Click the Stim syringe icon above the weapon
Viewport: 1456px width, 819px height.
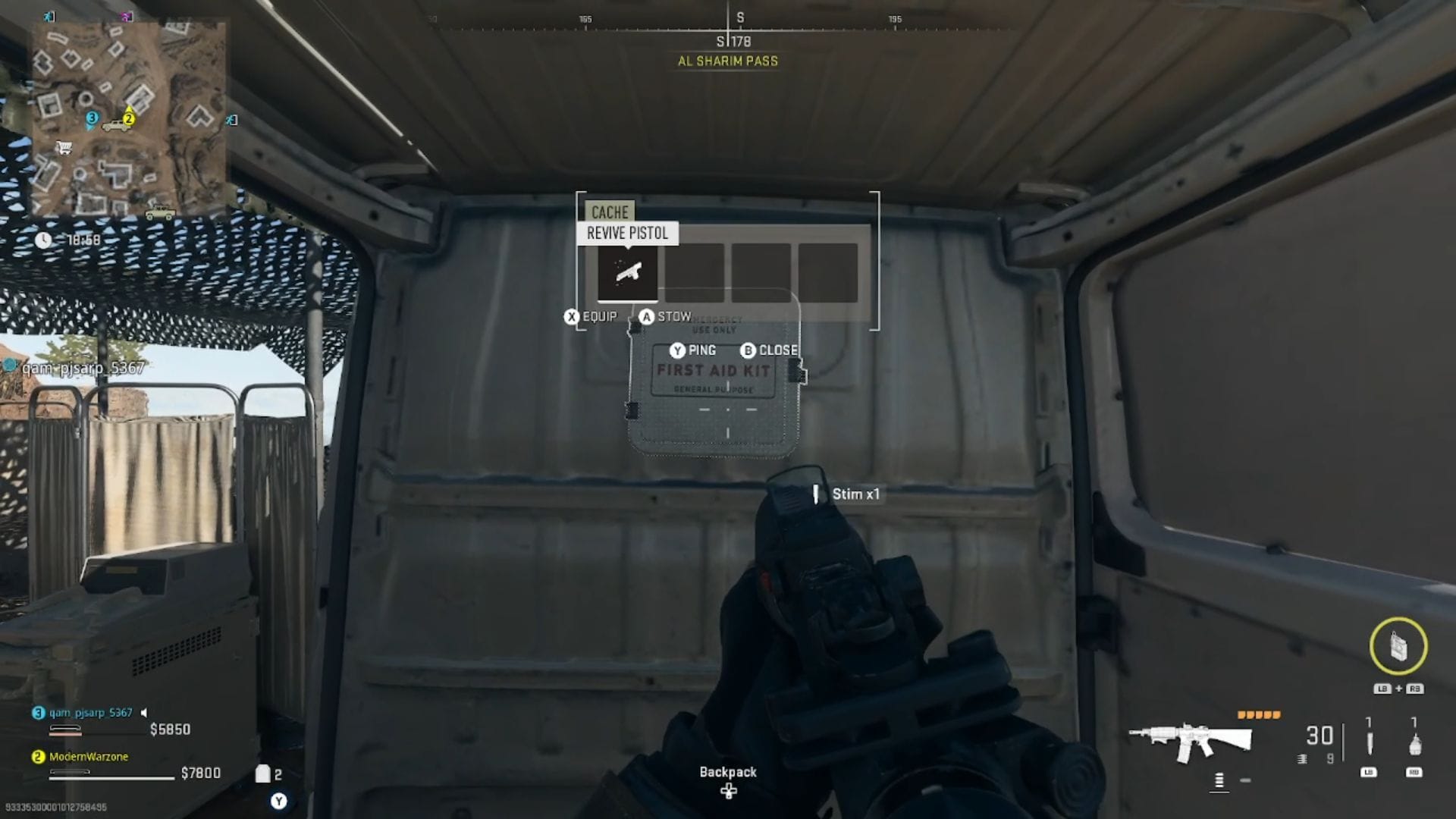pyautogui.click(x=817, y=494)
